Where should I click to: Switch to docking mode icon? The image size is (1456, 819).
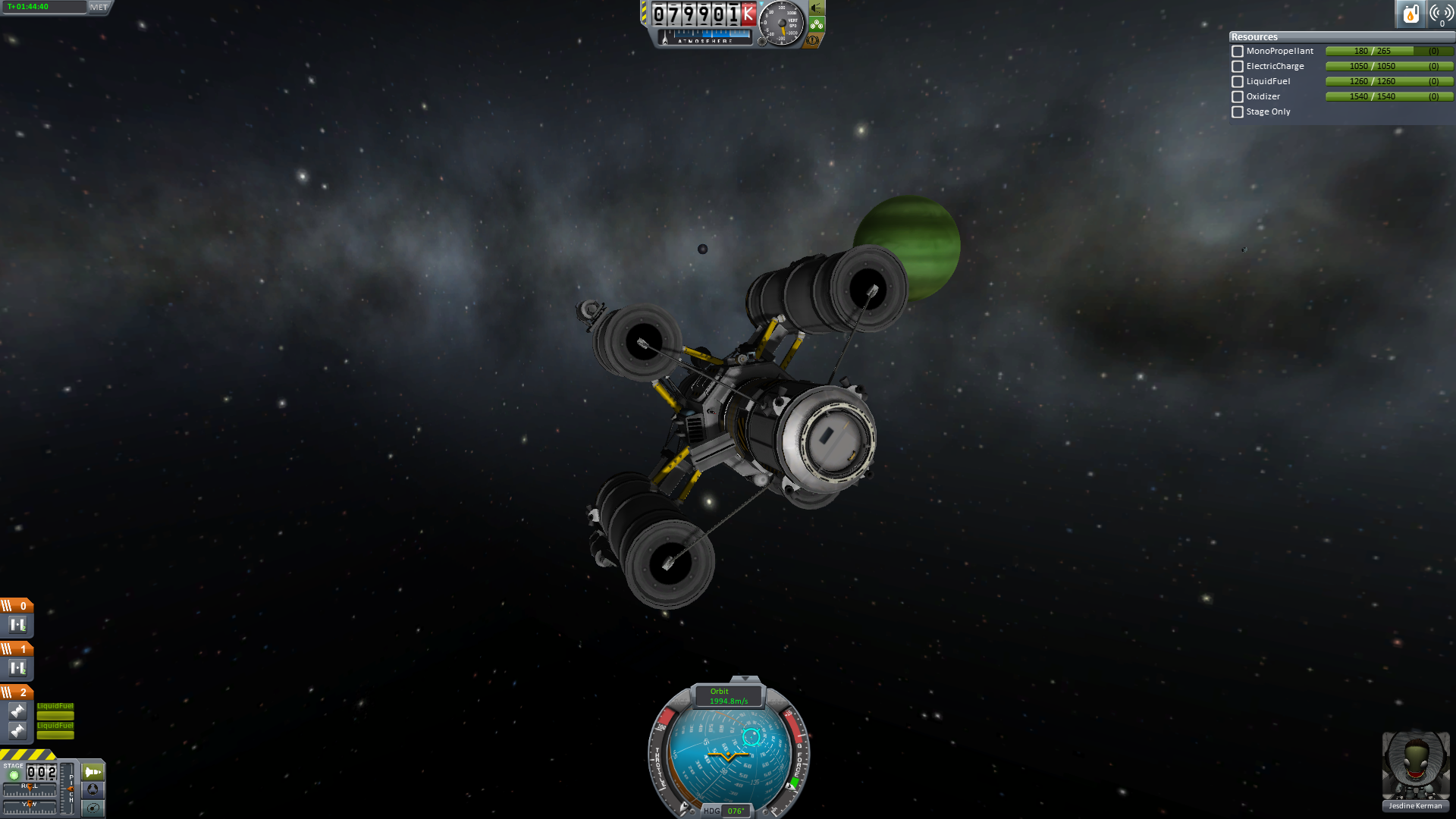coord(93,789)
